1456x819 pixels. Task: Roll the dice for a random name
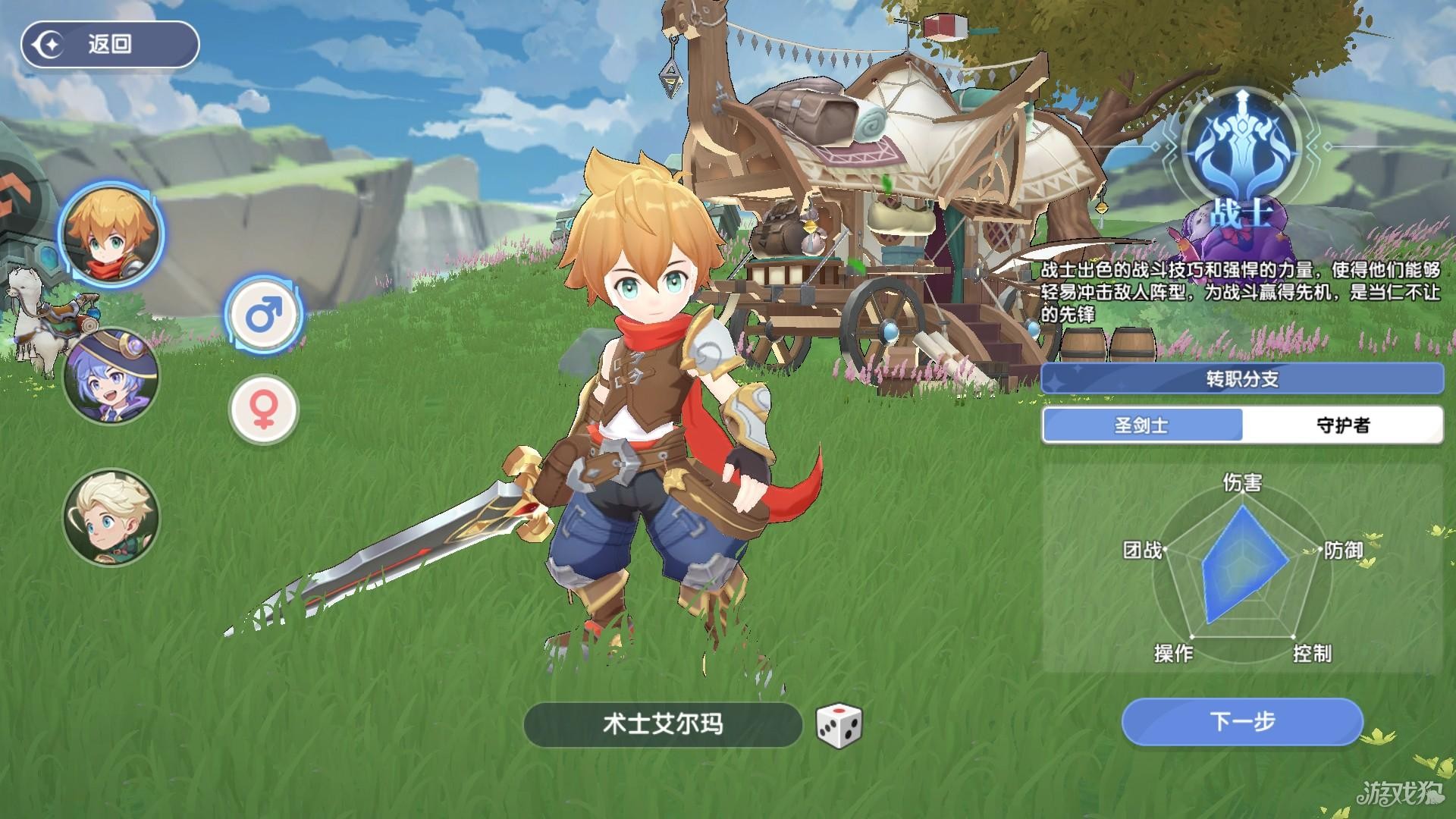coord(839,725)
